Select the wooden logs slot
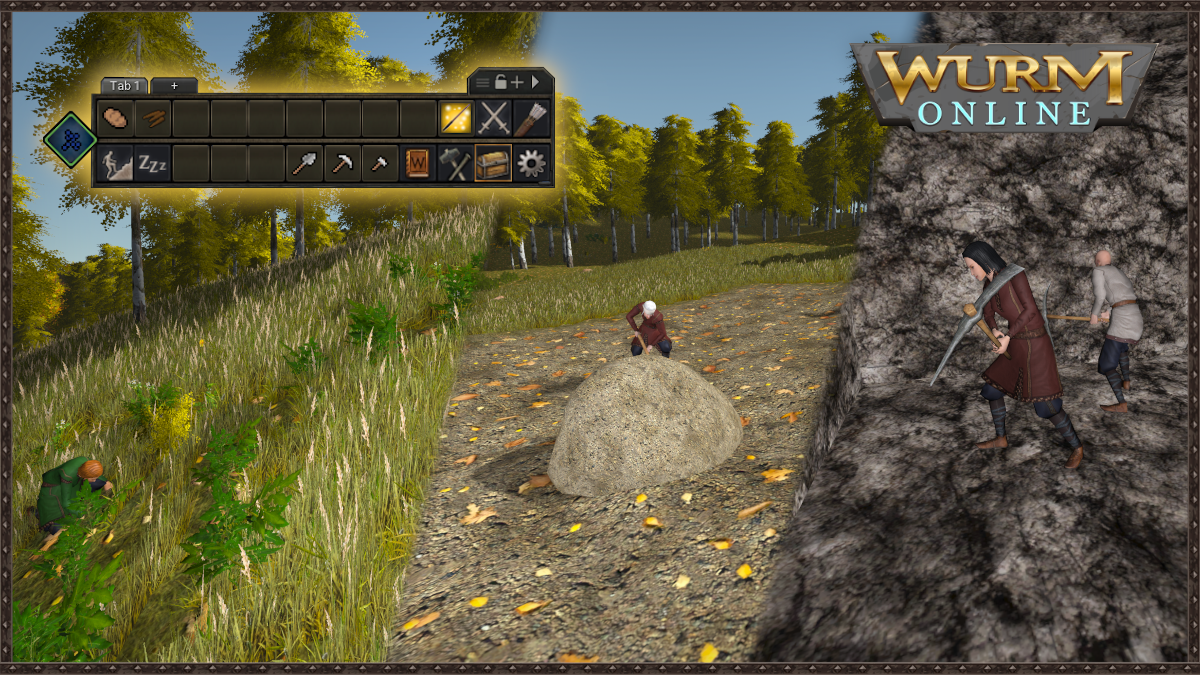 pos(153,118)
